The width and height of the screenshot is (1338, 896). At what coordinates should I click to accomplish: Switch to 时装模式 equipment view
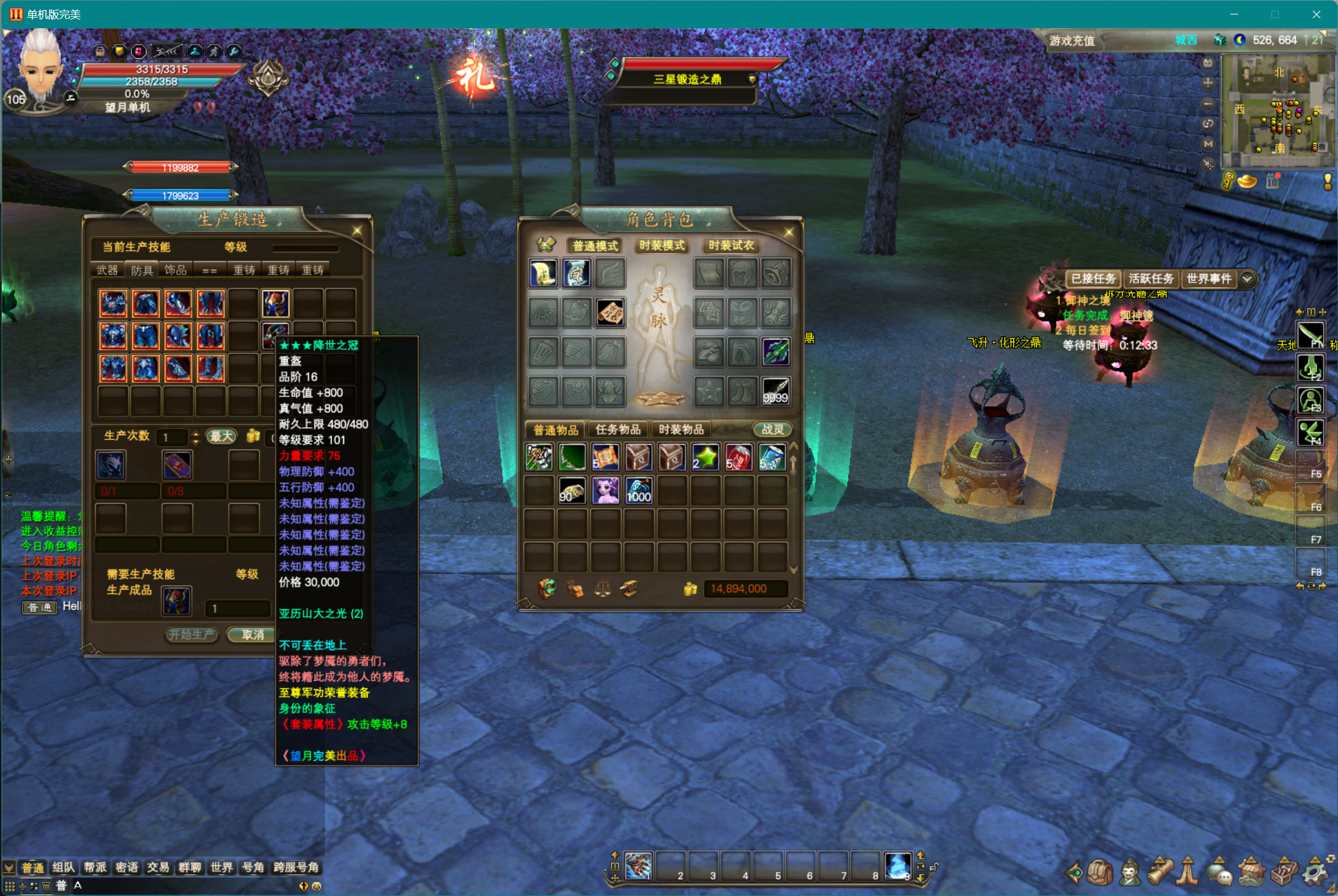(662, 245)
